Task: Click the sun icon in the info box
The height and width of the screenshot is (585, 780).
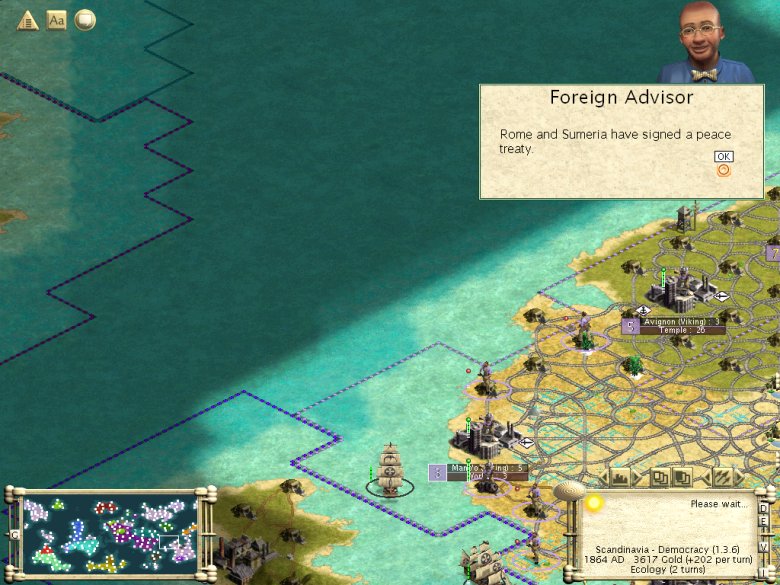Action: tap(594, 502)
